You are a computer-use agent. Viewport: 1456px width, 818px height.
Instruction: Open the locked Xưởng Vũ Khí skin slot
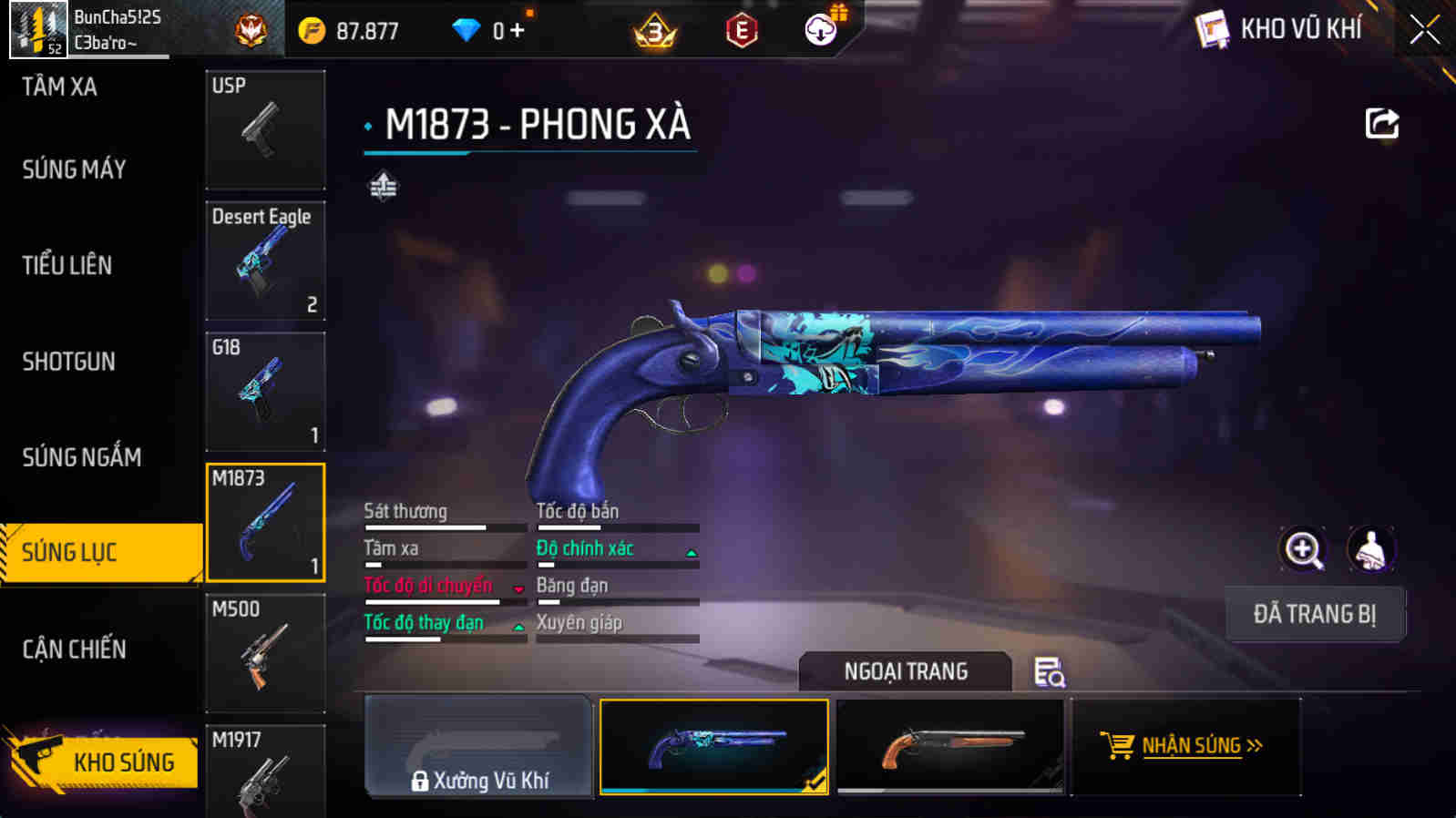[478, 747]
